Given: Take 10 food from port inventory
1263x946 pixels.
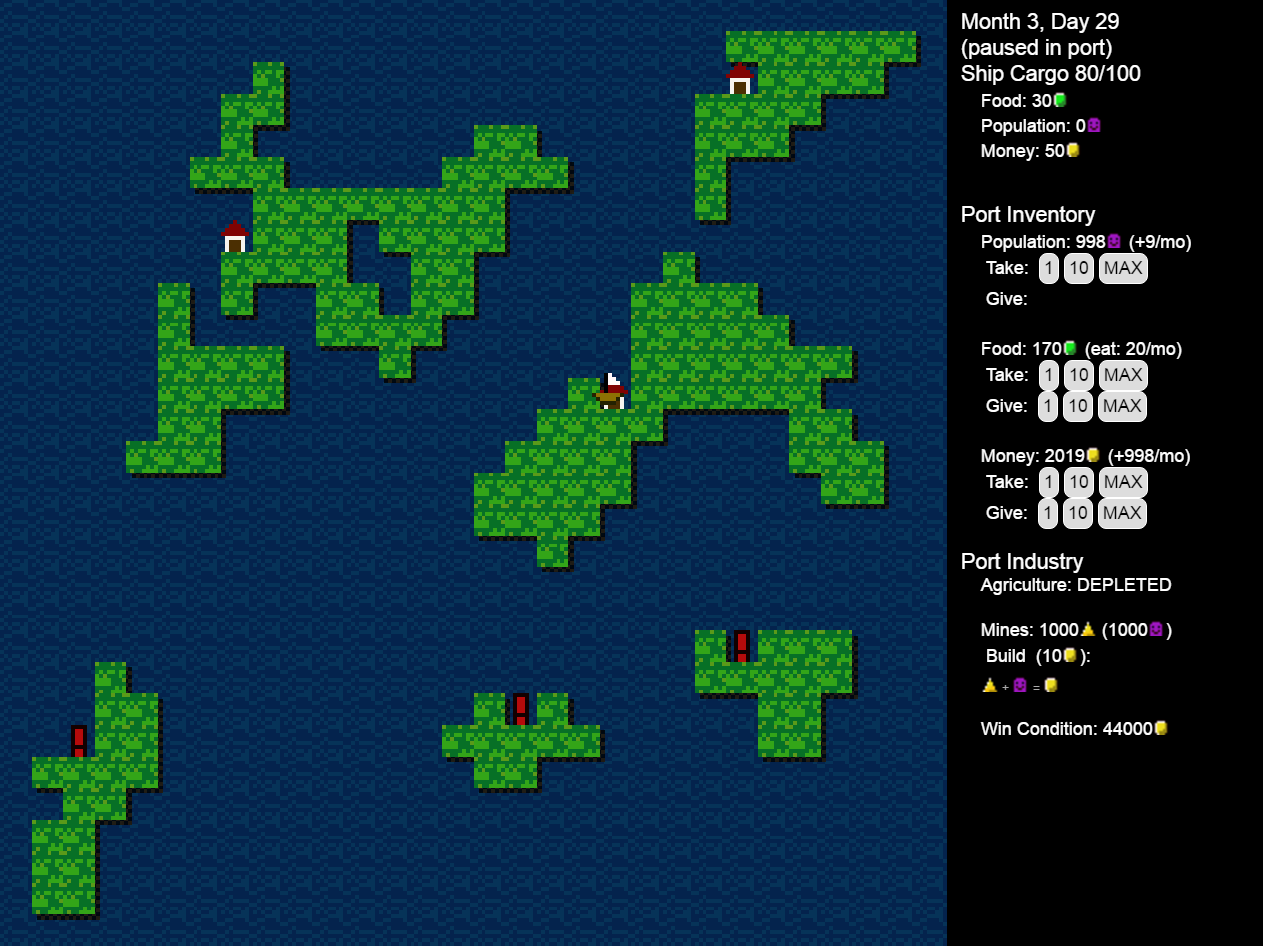Looking at the screenshot, I should click(1078, 375).
